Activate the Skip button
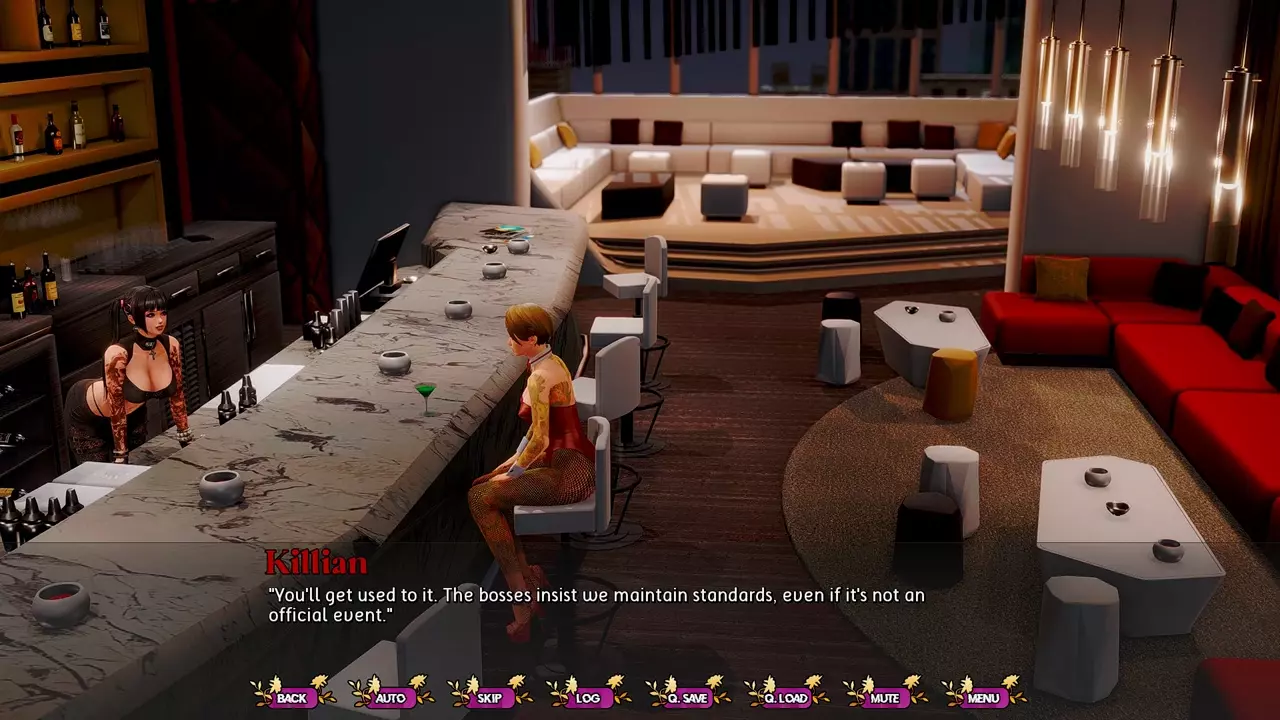 [489, 698]
